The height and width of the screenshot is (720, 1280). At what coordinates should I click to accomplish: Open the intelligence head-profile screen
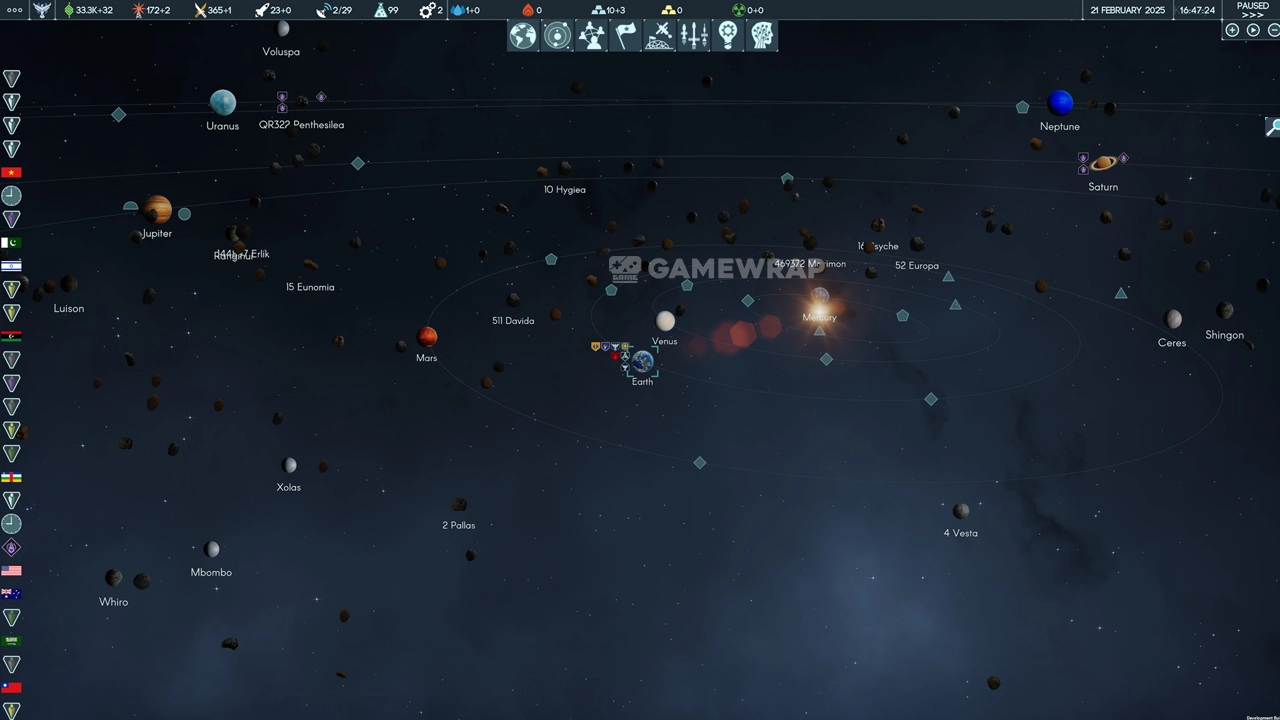(762, 36)
